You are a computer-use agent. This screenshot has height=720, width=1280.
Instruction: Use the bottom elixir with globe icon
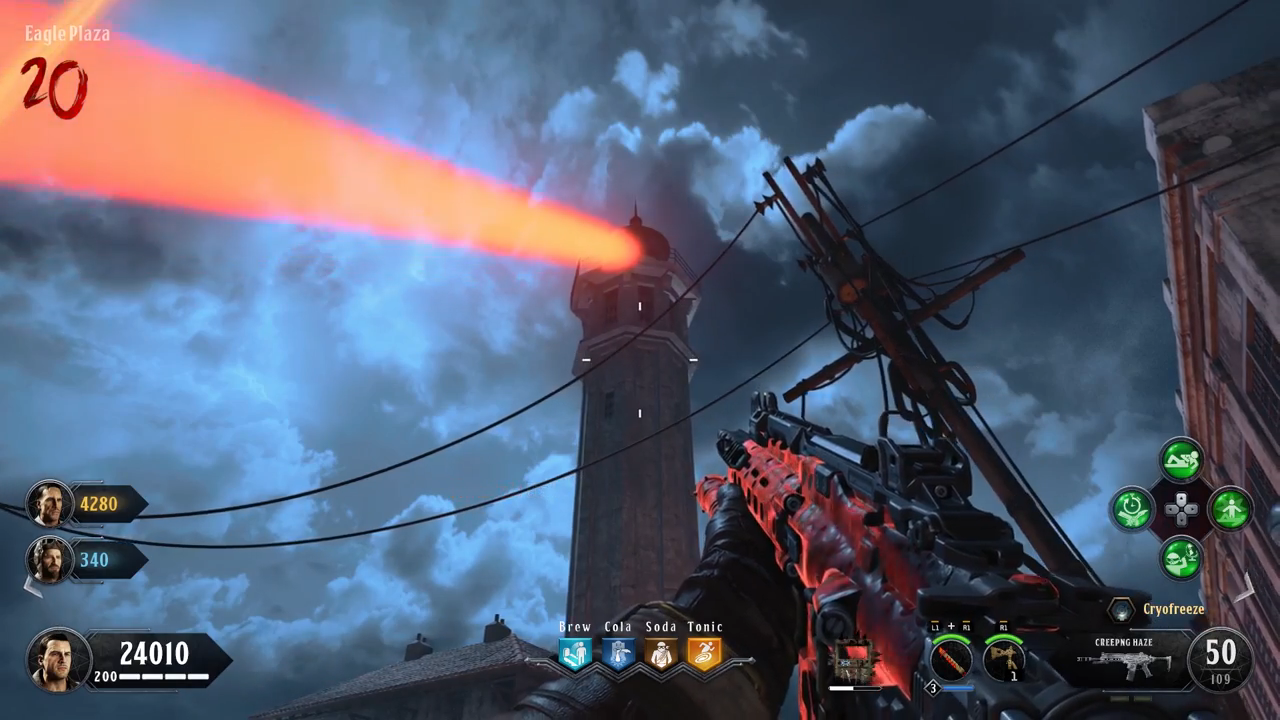(1181, 556)
